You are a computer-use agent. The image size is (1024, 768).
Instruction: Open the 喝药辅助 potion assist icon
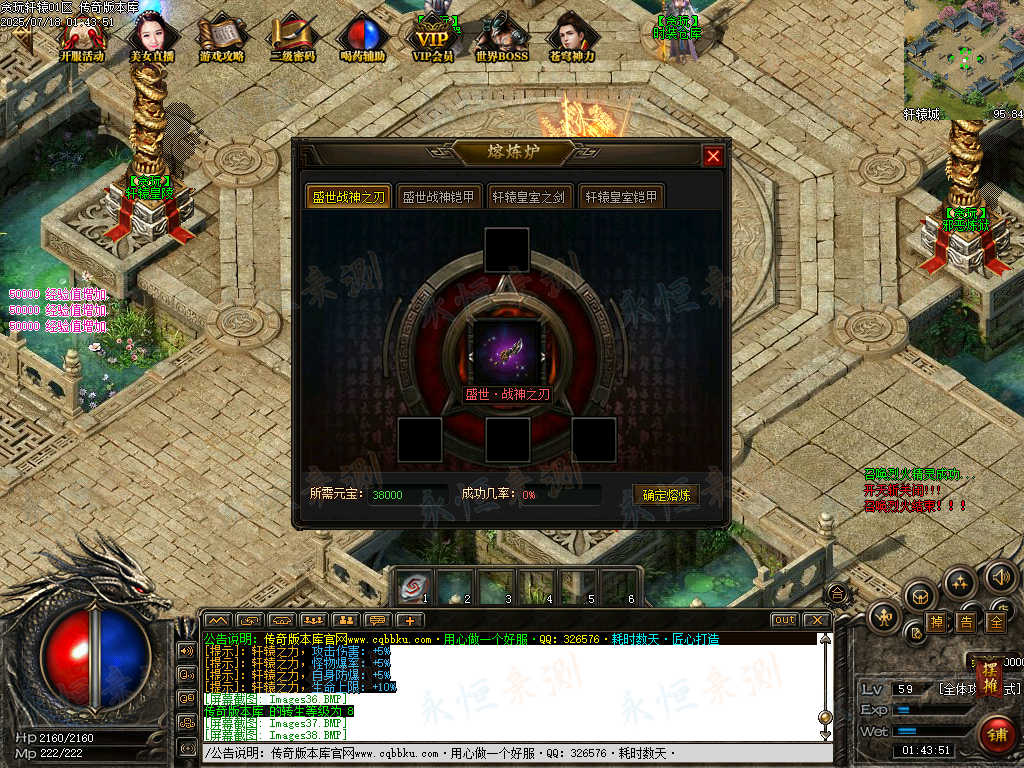pos(362,36)
